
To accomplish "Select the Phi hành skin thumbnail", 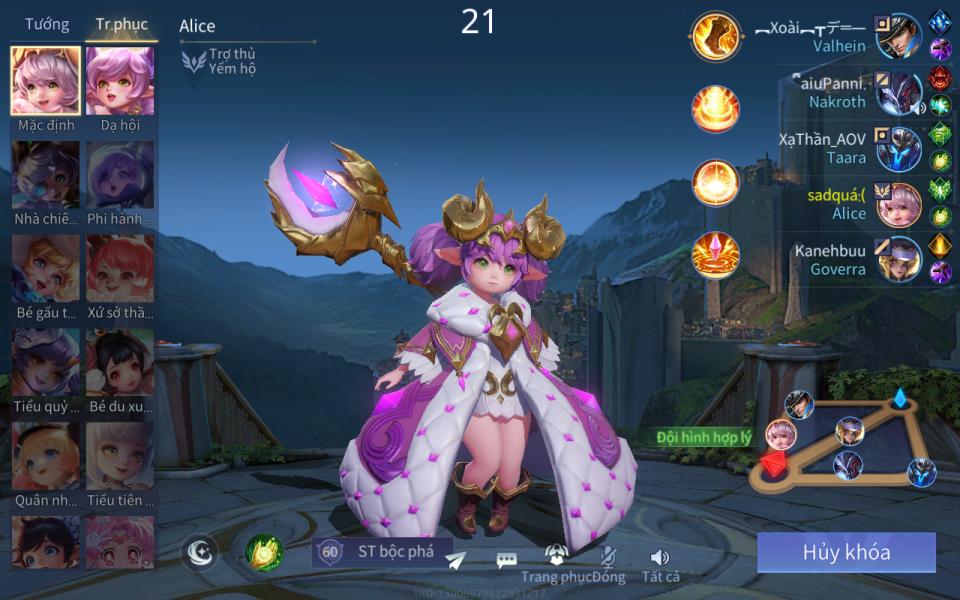I will click(x=120, y=175).
